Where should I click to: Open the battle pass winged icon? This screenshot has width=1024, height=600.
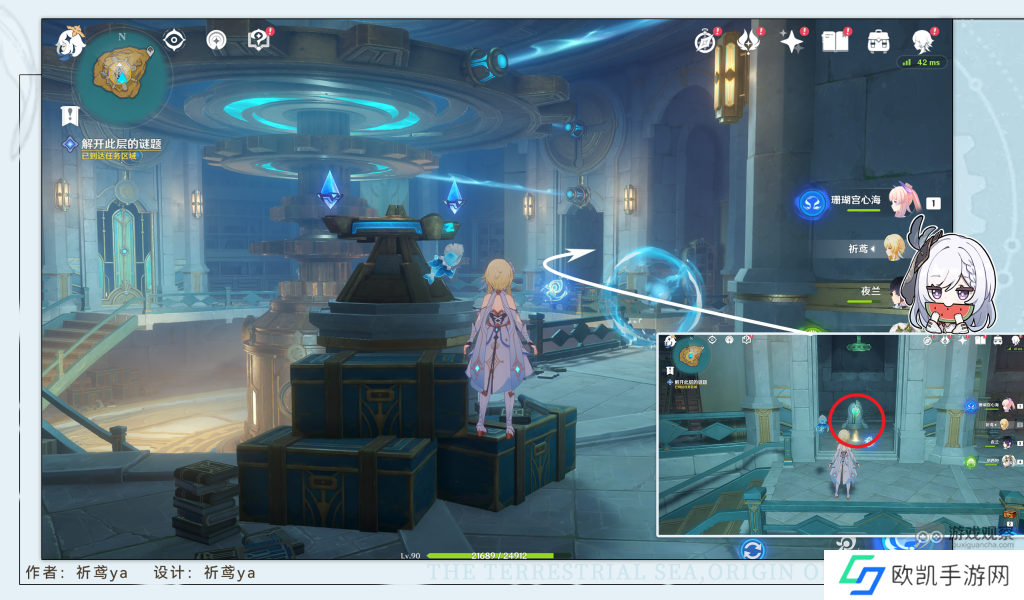749,42
